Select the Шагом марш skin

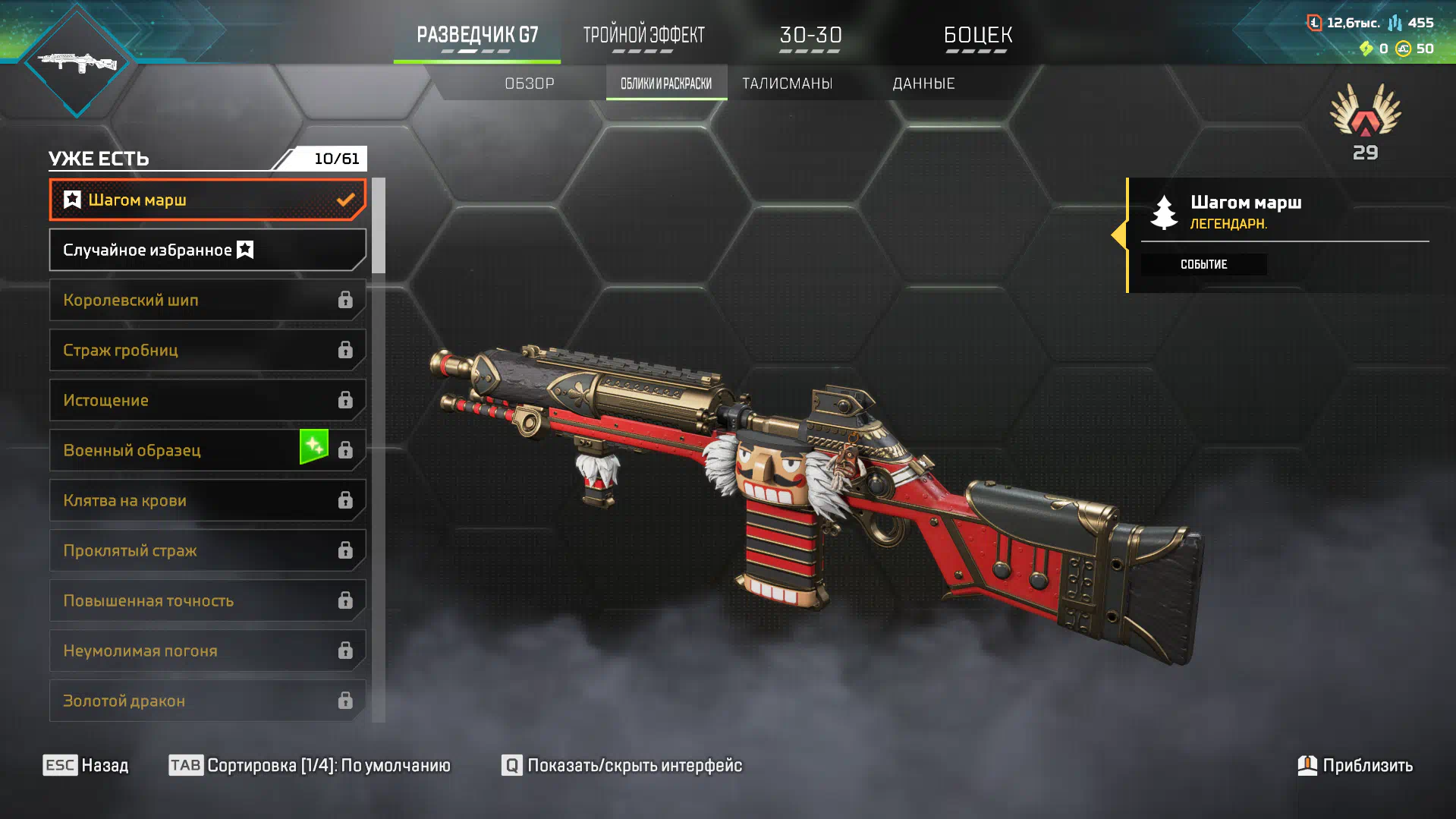coord(207,200)
